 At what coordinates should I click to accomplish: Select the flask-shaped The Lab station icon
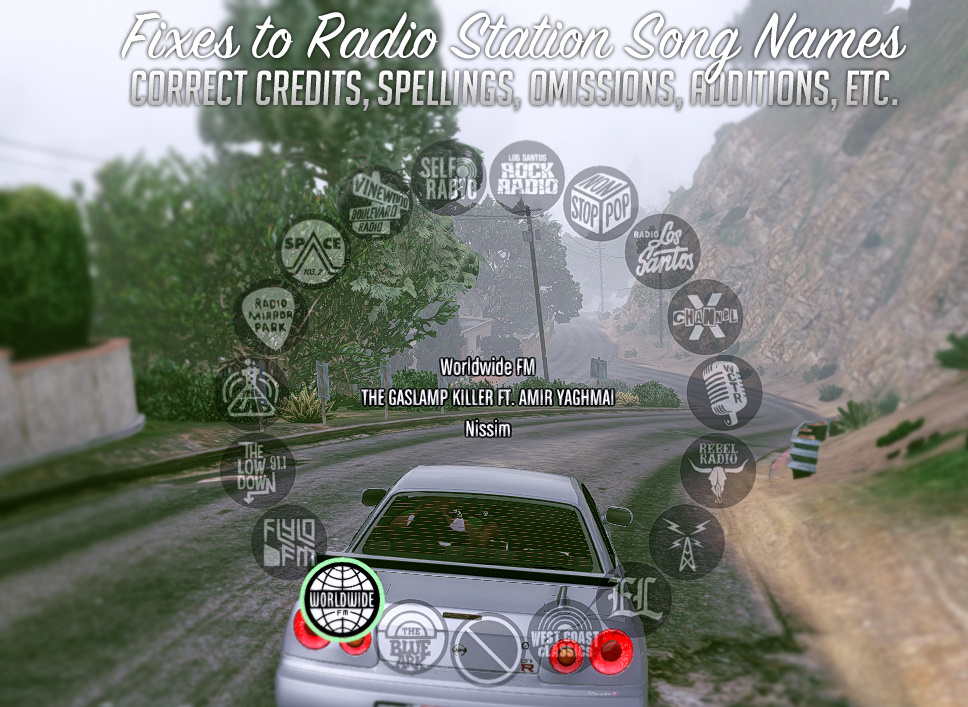point(251,392)
